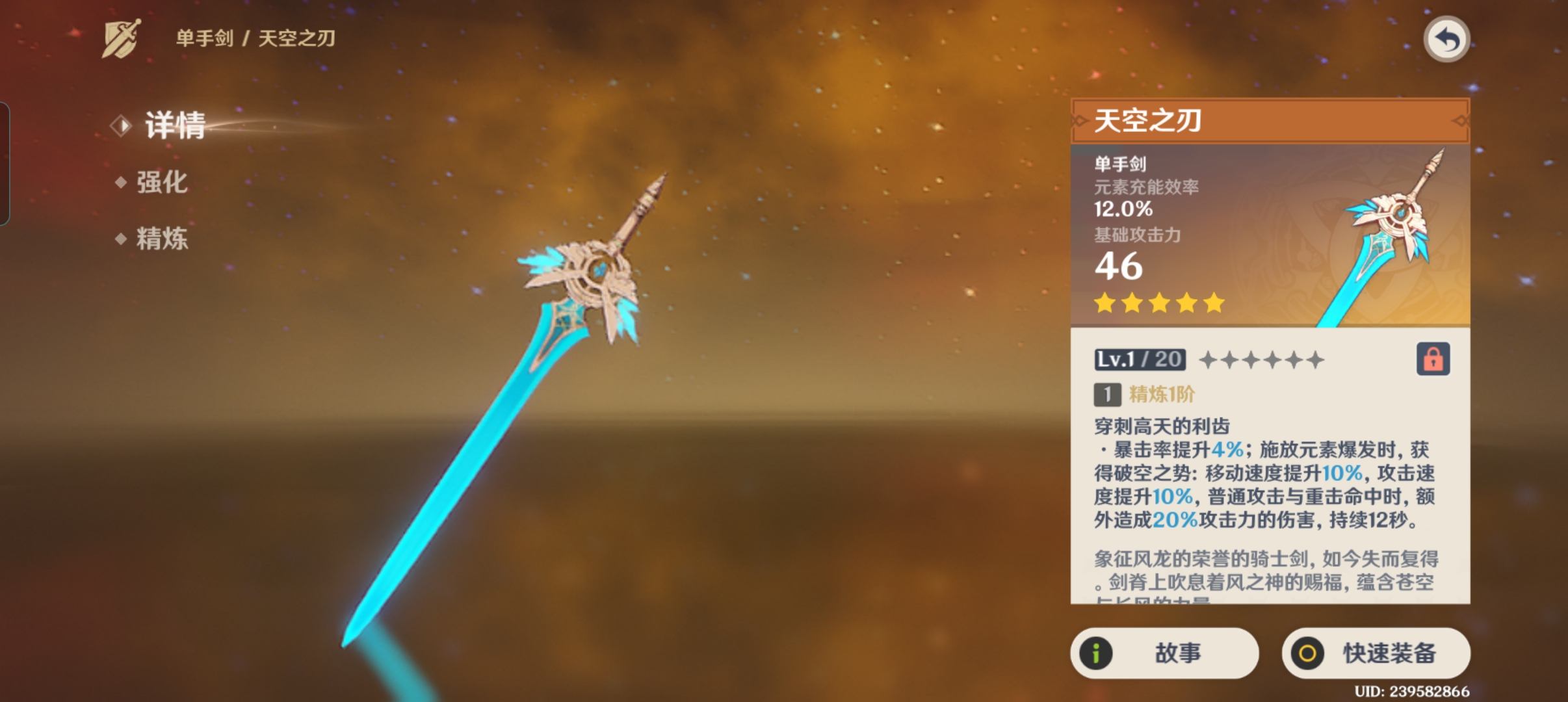Image resolution: width=1568 pixels, height=702 pixels.
Task: Open the 故事 story button
Action: point(1164,653)
